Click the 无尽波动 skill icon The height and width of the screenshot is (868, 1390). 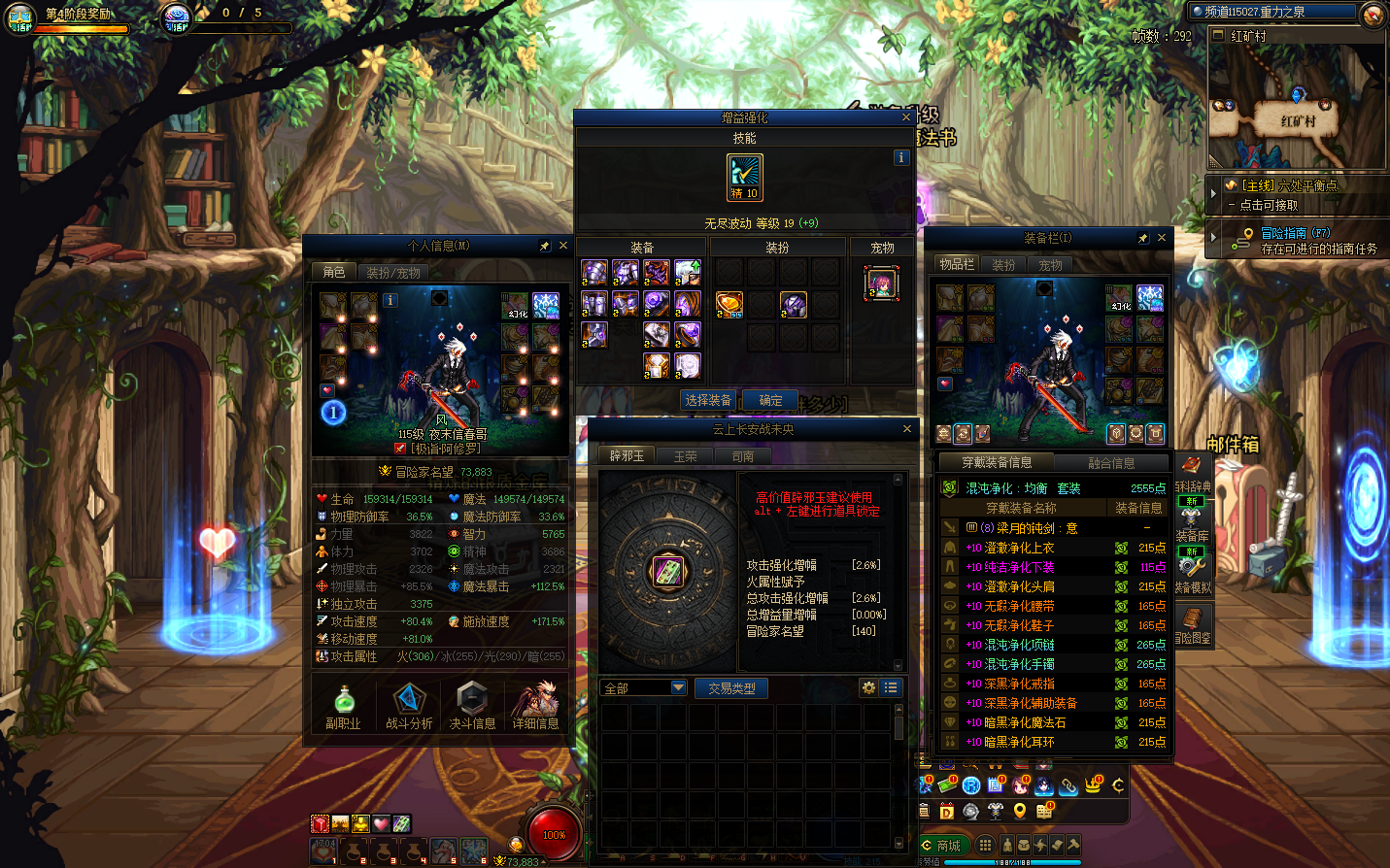[745, 178]
